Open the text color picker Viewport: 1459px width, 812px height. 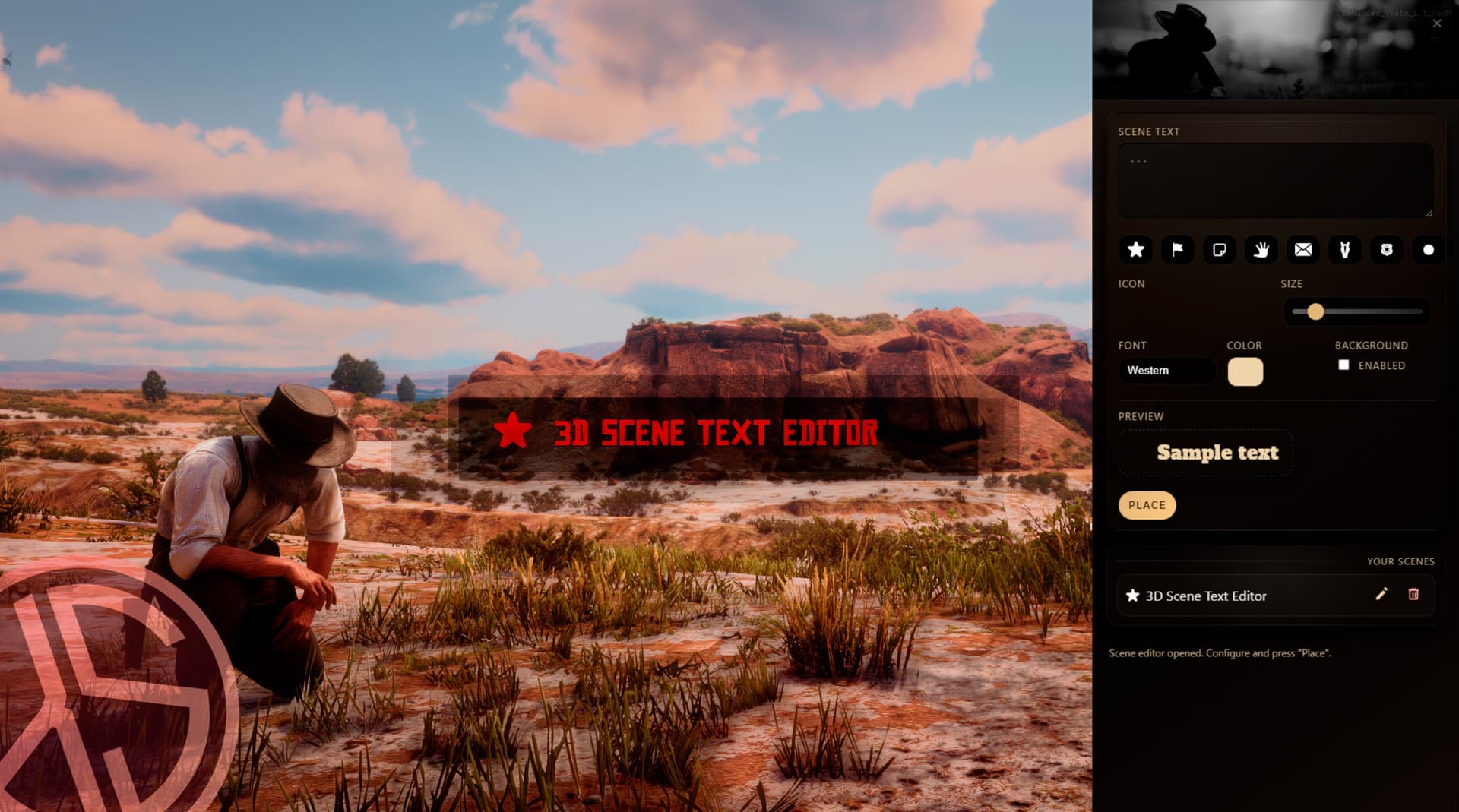tap(1245, 371)
